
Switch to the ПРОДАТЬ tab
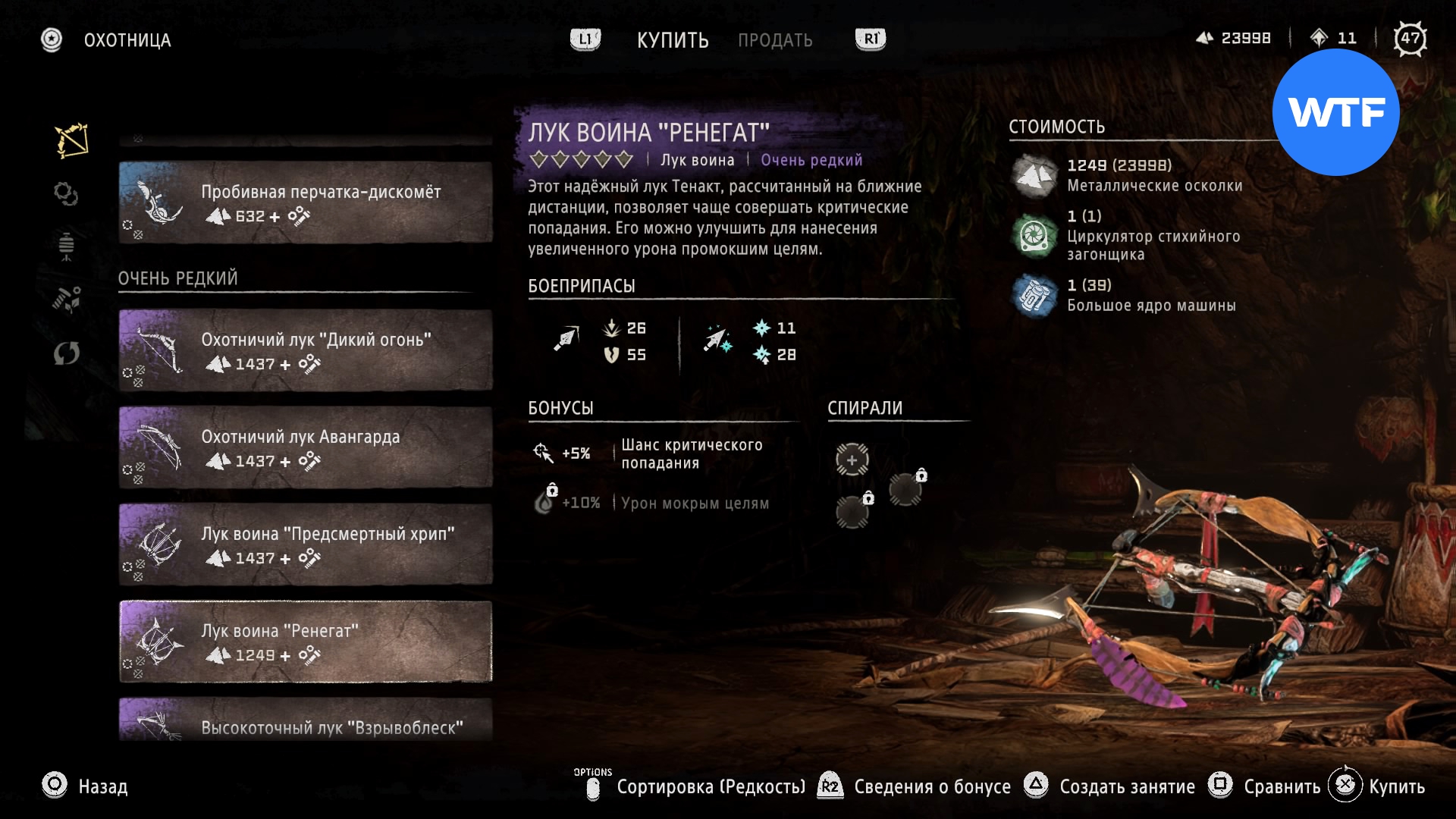click(x=775, y=40)
